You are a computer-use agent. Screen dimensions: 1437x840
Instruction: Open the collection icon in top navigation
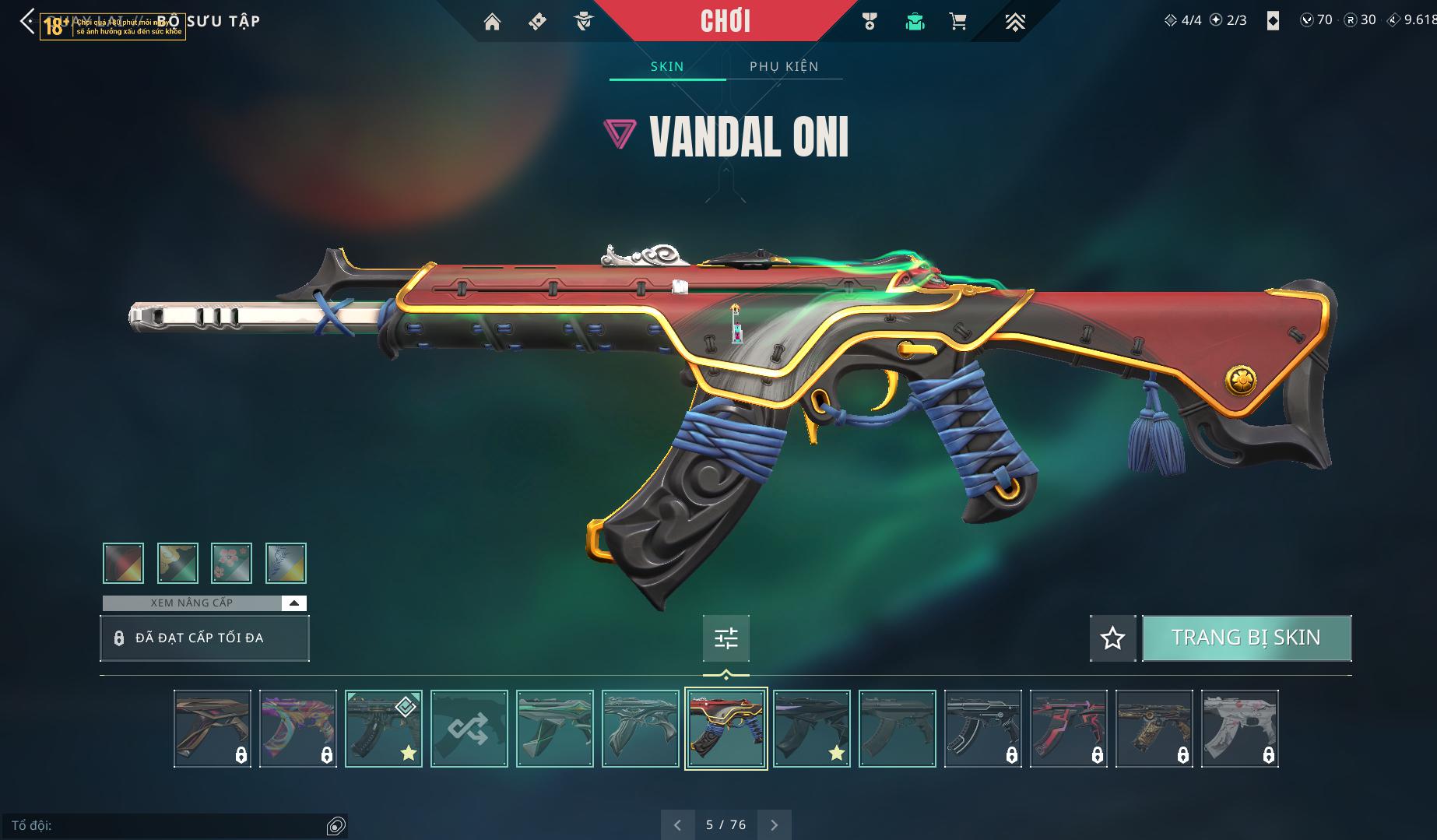[x=915, y=22]
